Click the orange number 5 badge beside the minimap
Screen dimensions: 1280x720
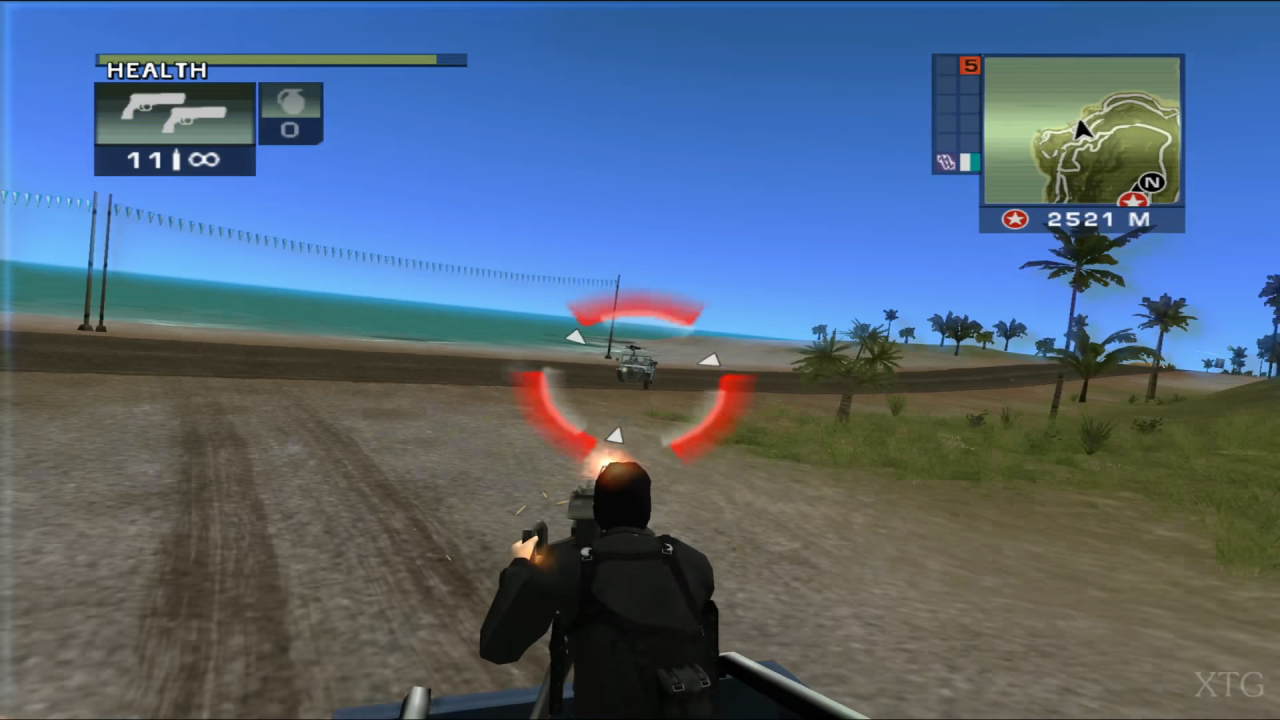(x=970, y=66)
